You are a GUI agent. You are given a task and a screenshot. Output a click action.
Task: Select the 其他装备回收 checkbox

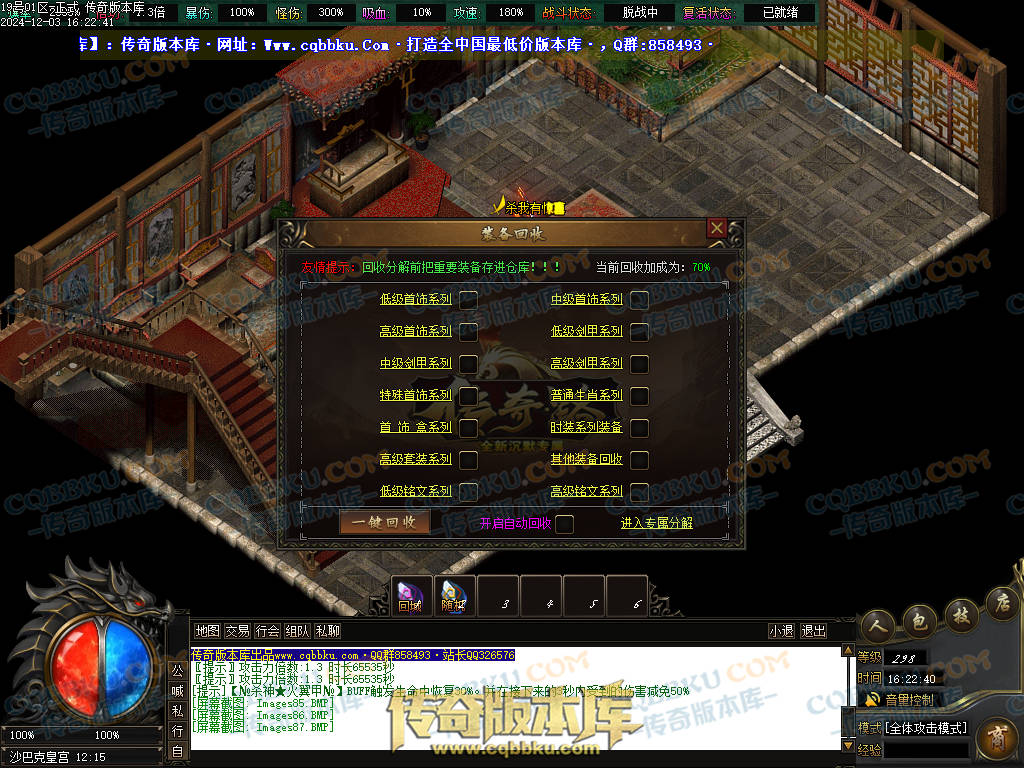pos(639,459)
